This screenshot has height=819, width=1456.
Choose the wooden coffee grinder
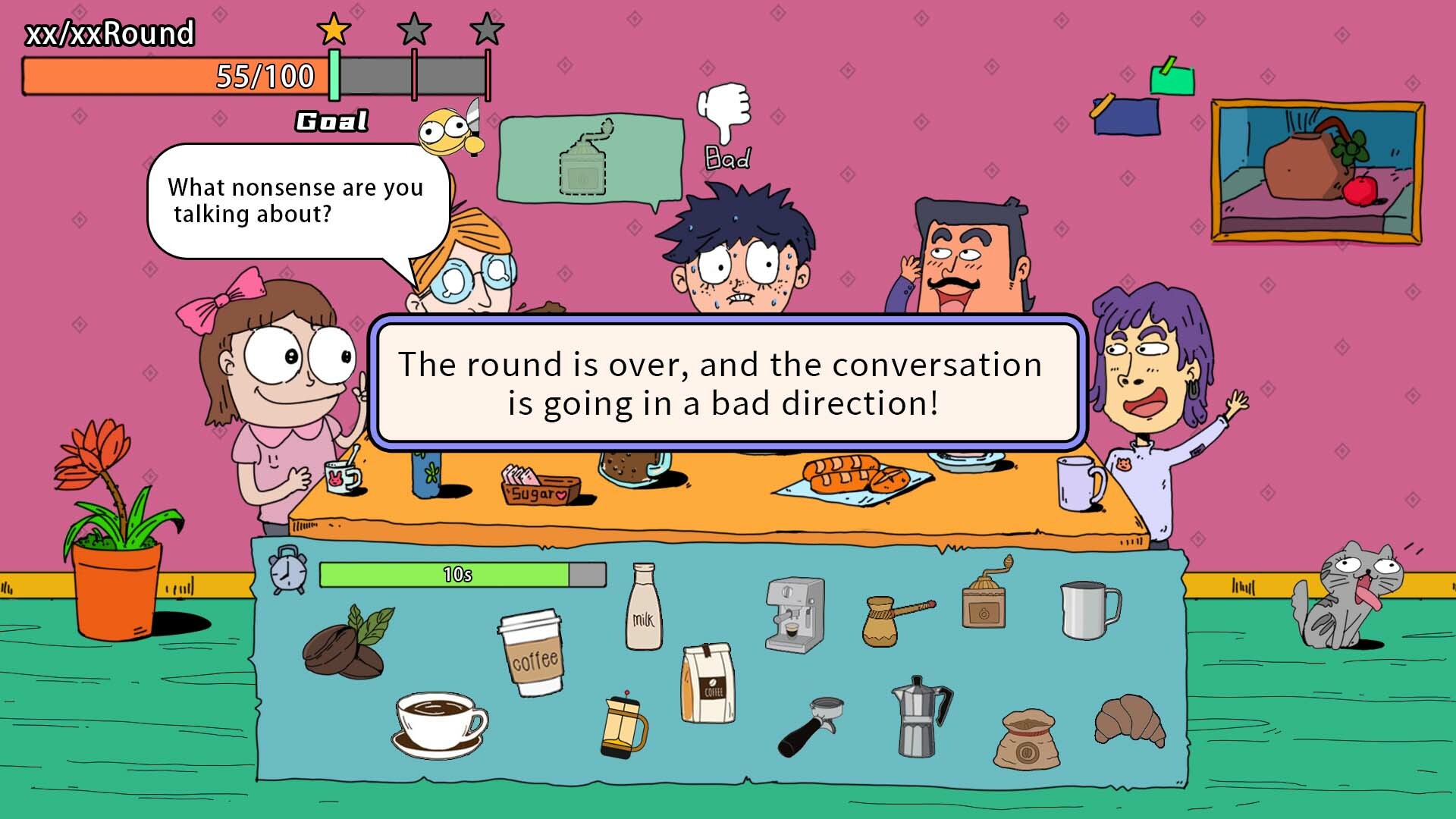coord(985,595)
